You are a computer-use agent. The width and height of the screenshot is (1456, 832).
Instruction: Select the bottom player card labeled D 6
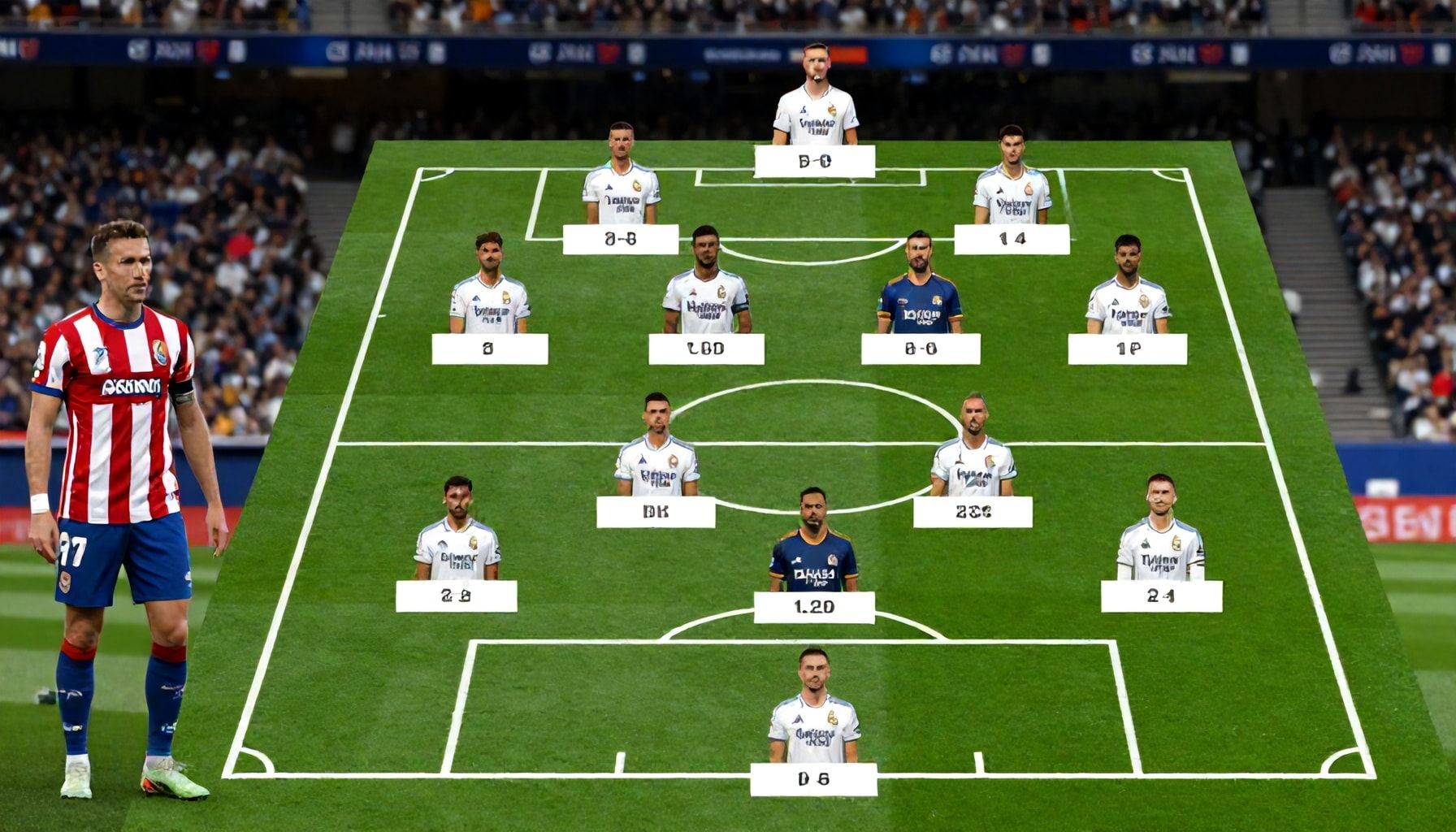(813, 779)
